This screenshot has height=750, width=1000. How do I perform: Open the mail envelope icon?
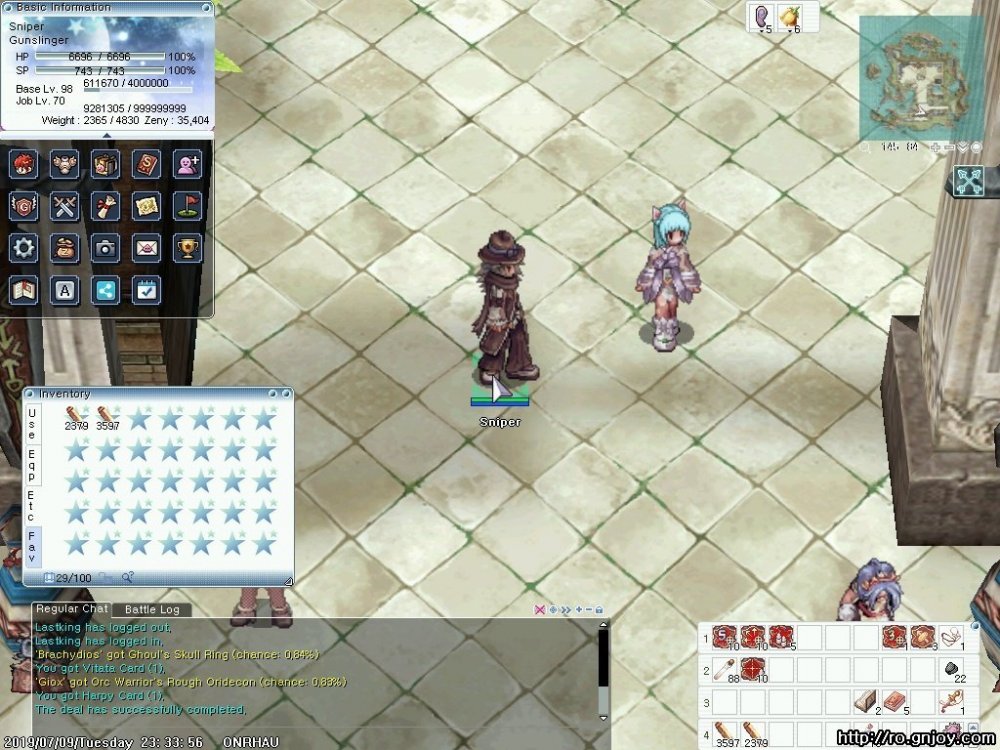click(x=147, y=247)
